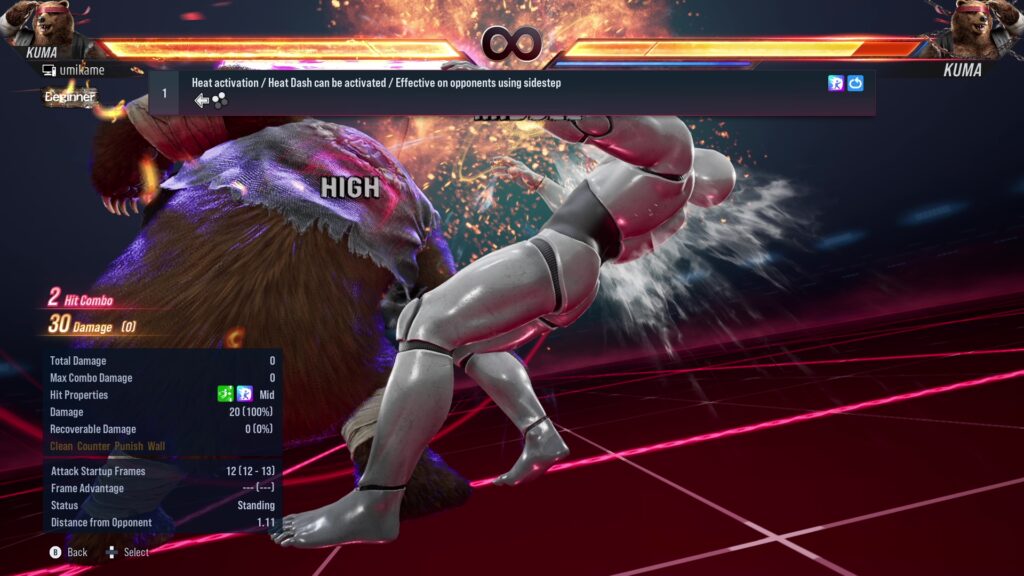The image size is (1024, 576).
Task: Click the green Hit Properties icon
Action: [x=226, y=395]
